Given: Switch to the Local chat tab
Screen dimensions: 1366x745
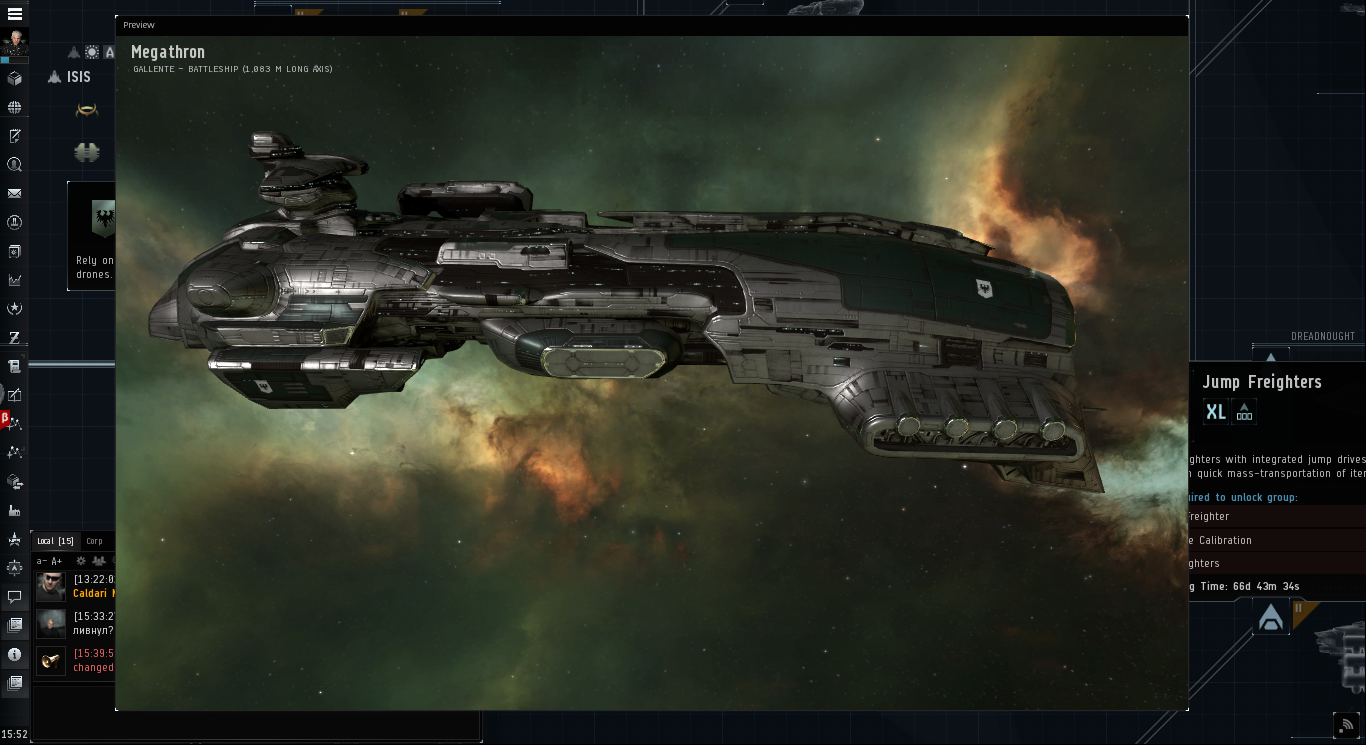Looking at the screenshot, I should click(55, 541).
